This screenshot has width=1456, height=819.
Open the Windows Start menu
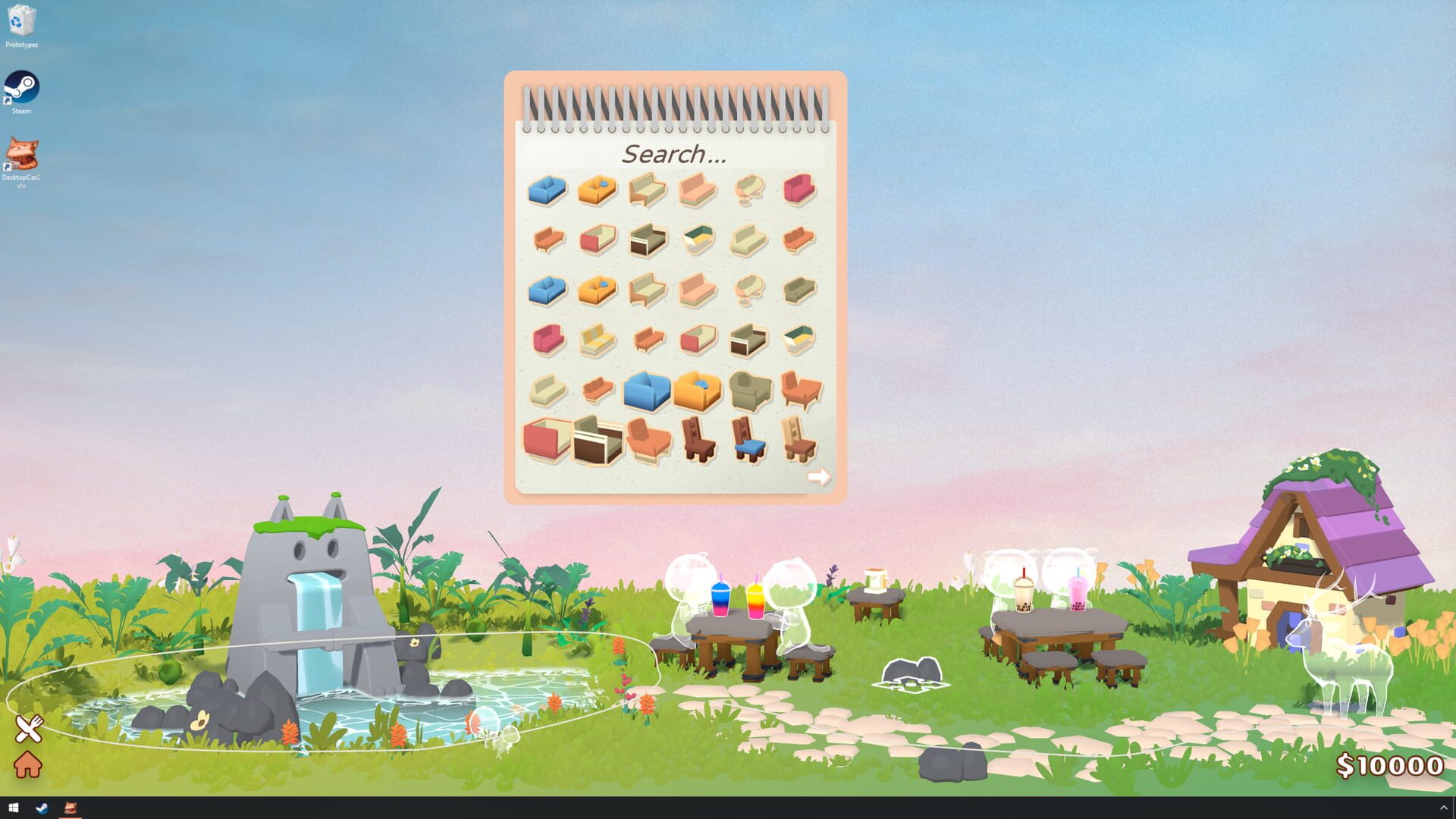(x=15, y=808)
